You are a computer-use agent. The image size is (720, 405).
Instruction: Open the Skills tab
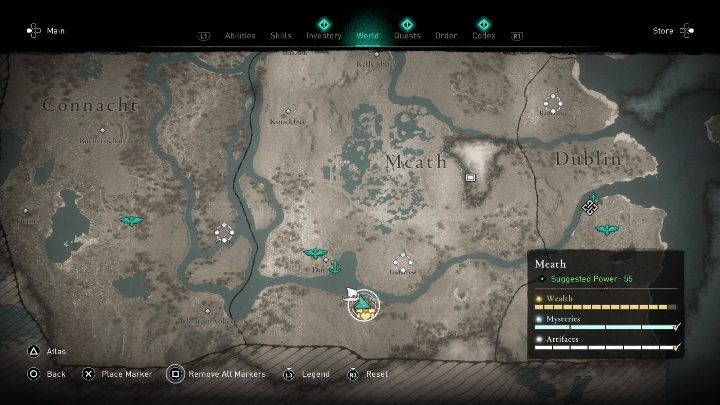point(281,35)
